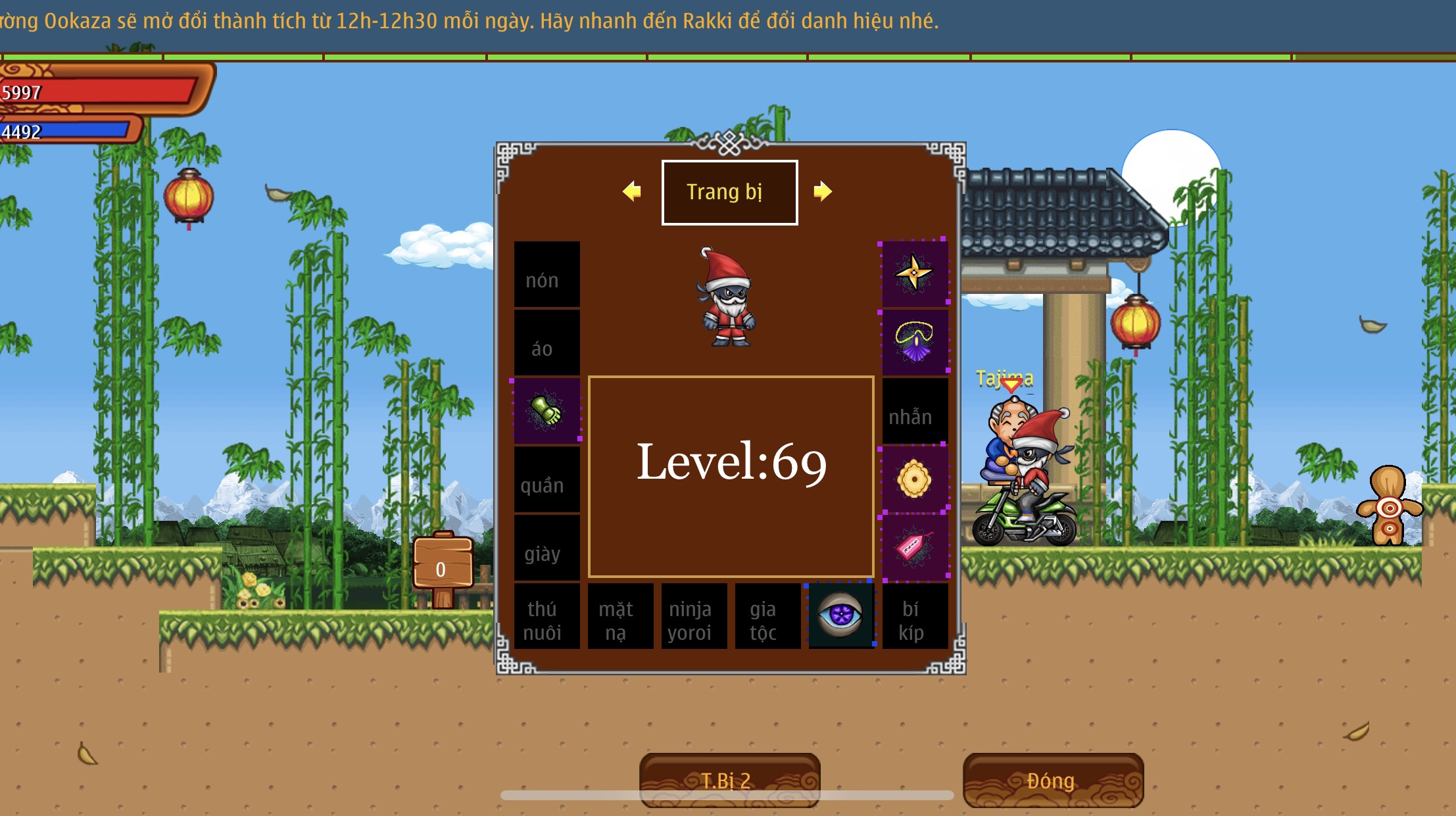
Task: Open the empty nón hat slot
Action: pos(546,274)
